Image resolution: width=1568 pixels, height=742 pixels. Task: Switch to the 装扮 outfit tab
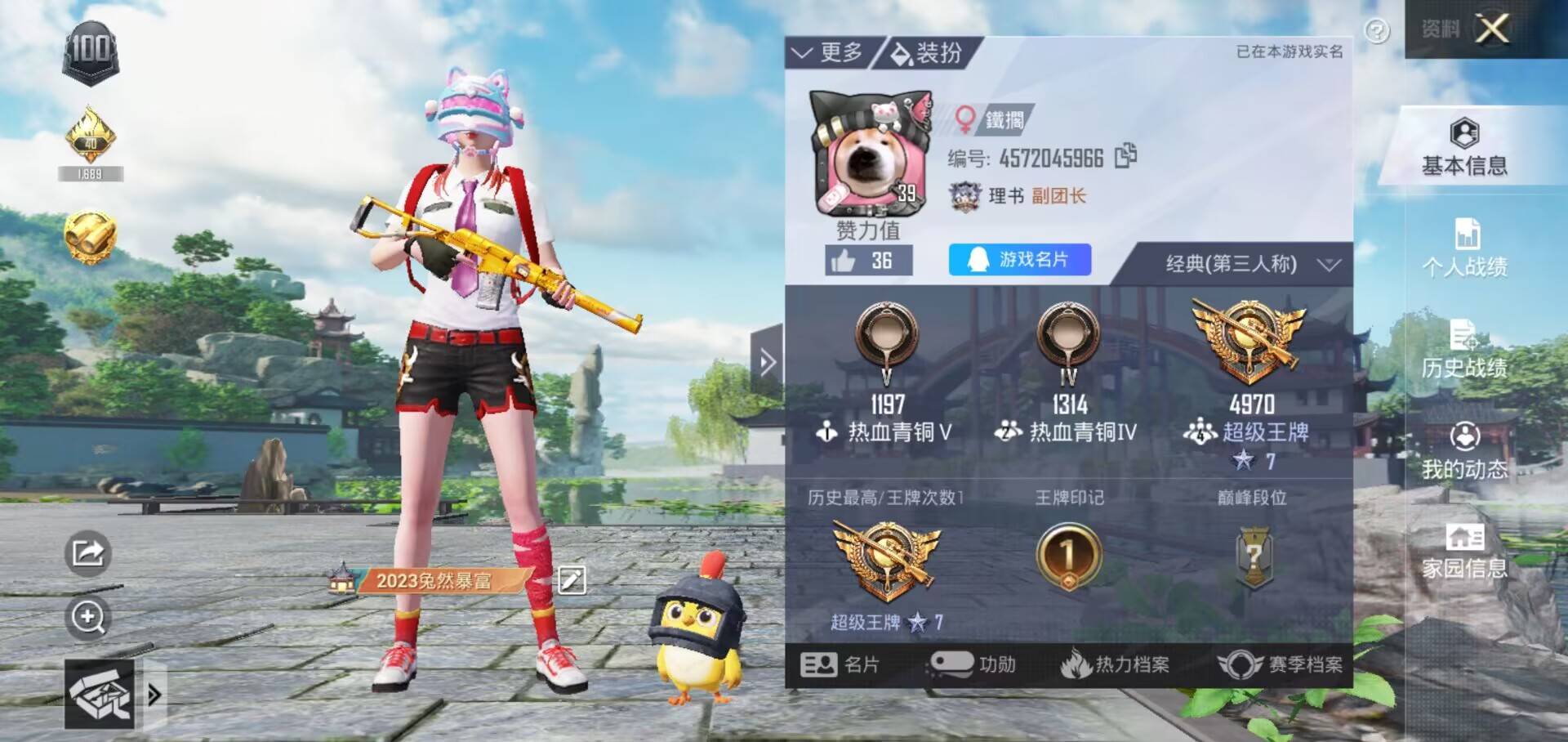click(928, 53)
